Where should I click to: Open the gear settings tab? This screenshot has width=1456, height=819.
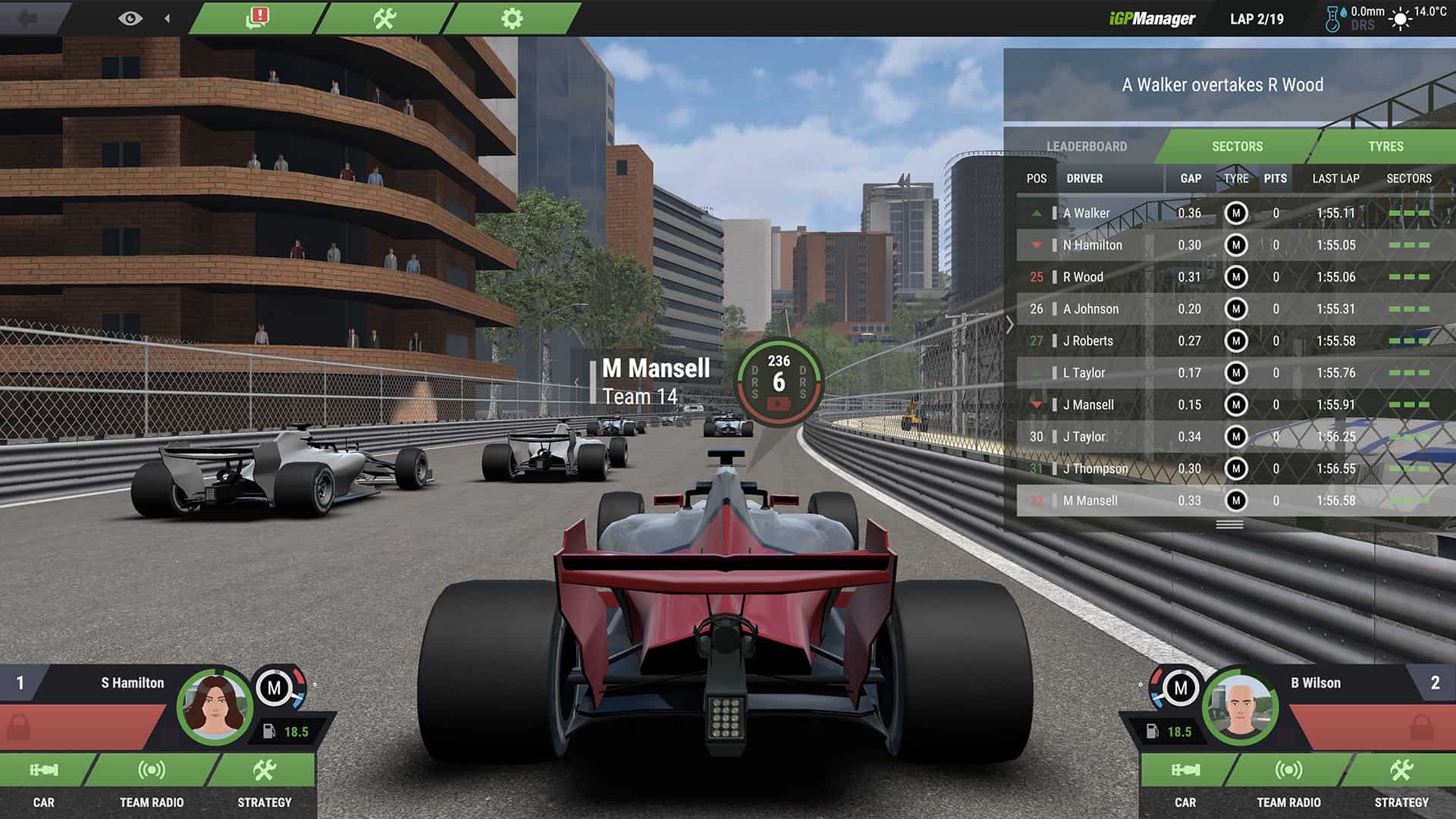click(x=512, y=18)
